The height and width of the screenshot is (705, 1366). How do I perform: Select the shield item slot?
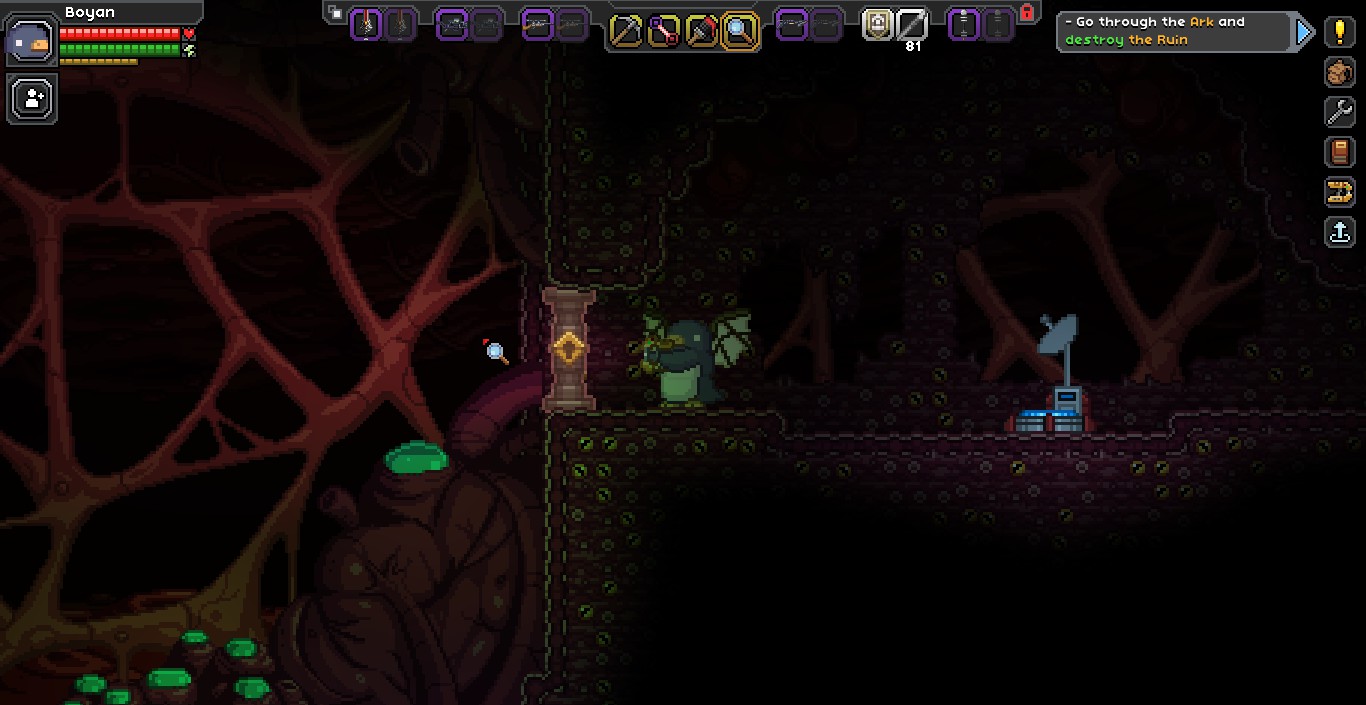point(878,25)
